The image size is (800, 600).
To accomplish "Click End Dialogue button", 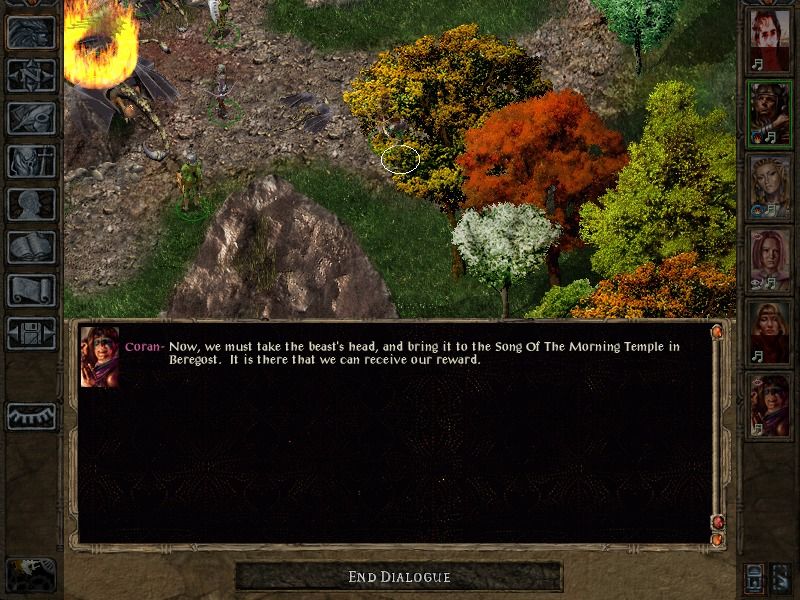I will tap(399, 577).
